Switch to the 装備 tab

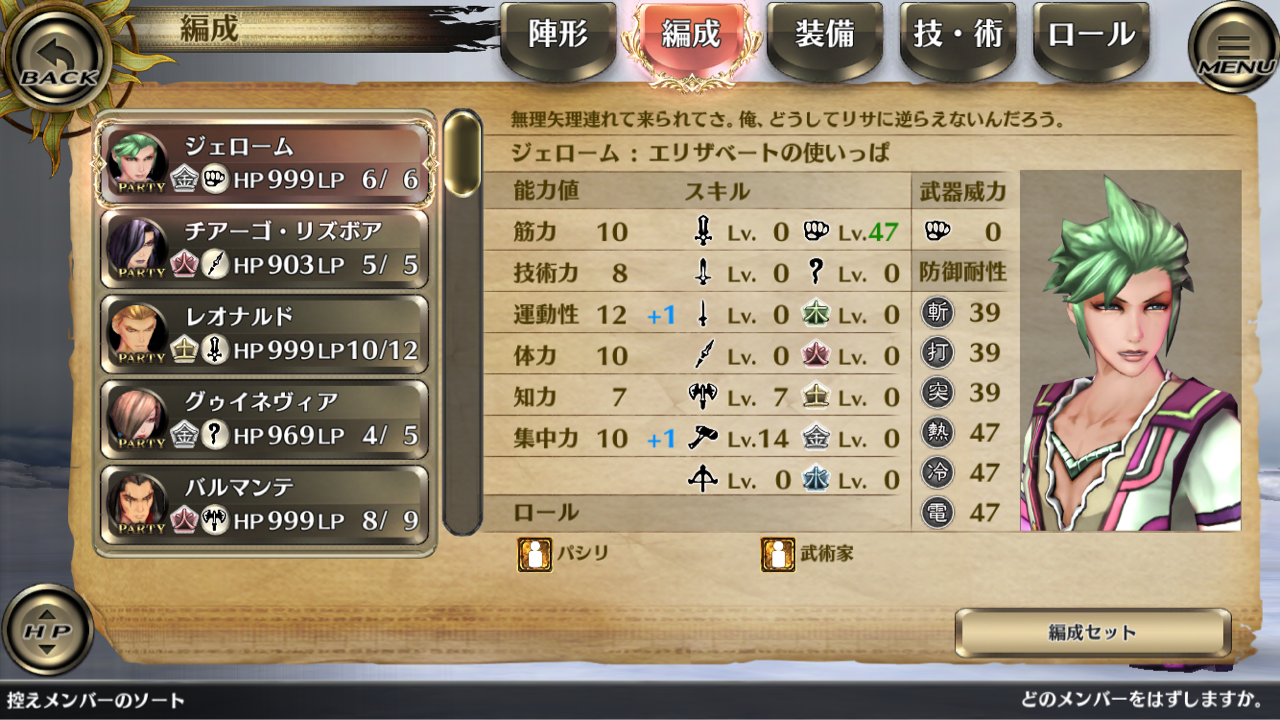(824, 37)
